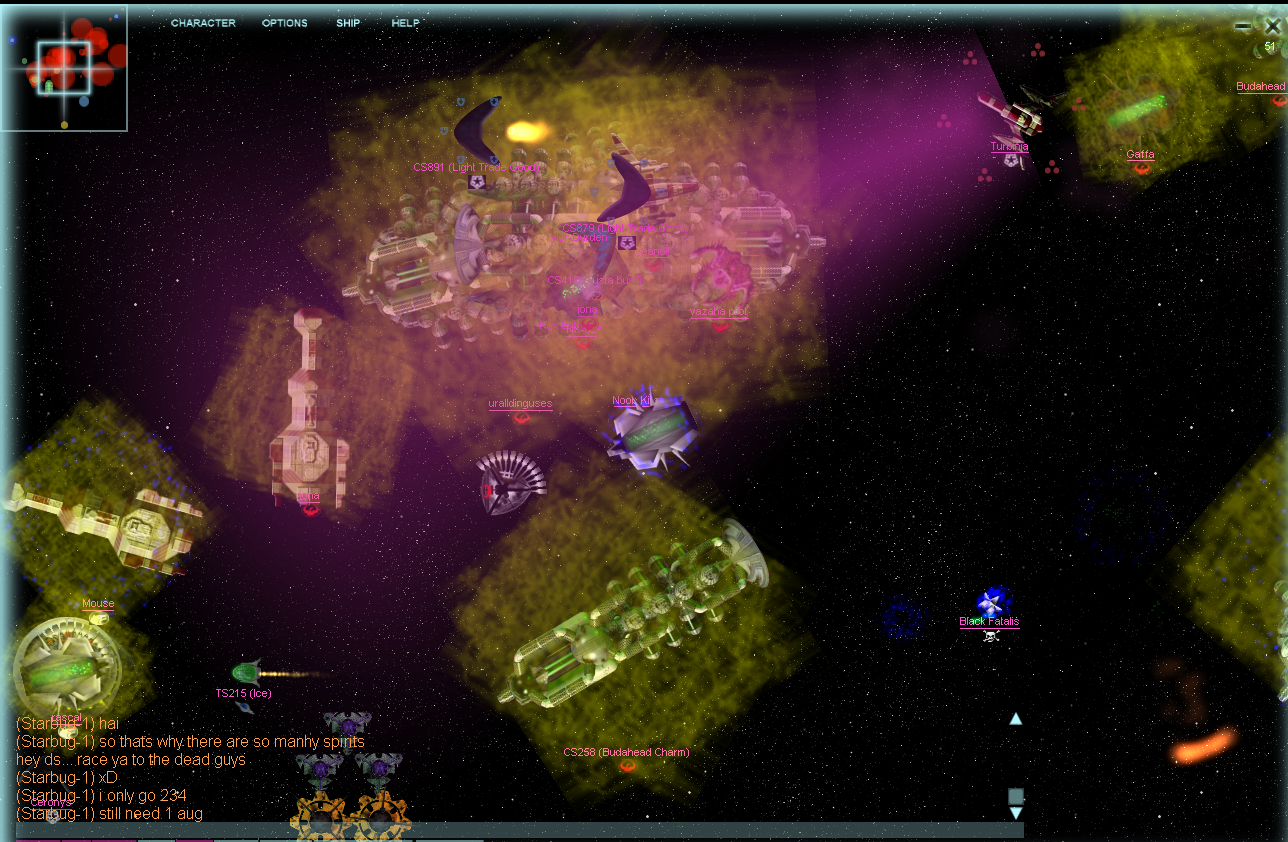Screen dimensions: 1288x842
Task: Open the Character menu
Action: pyautogui.click(x=203, y=23)
